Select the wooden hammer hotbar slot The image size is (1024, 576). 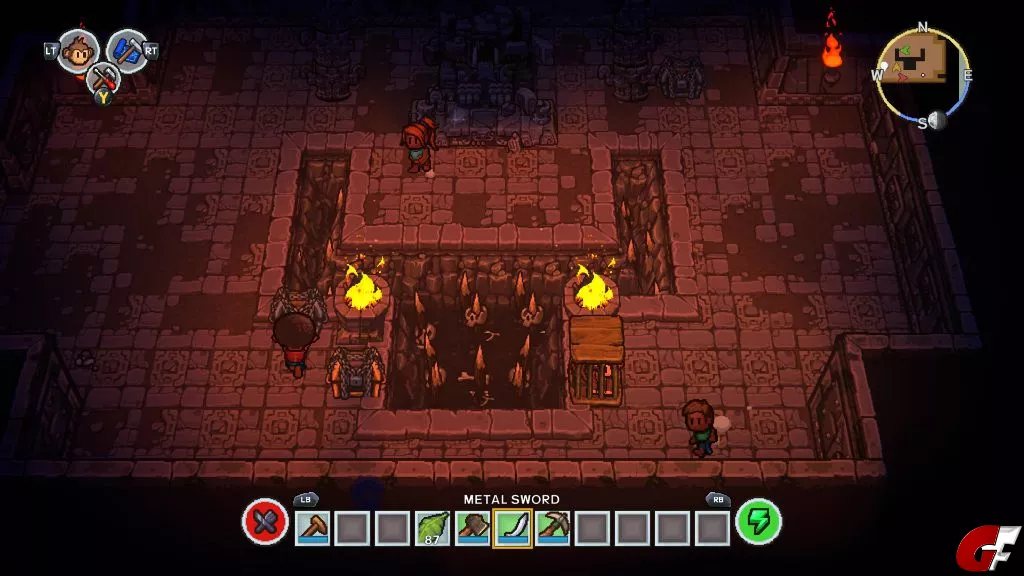[312, 527]
